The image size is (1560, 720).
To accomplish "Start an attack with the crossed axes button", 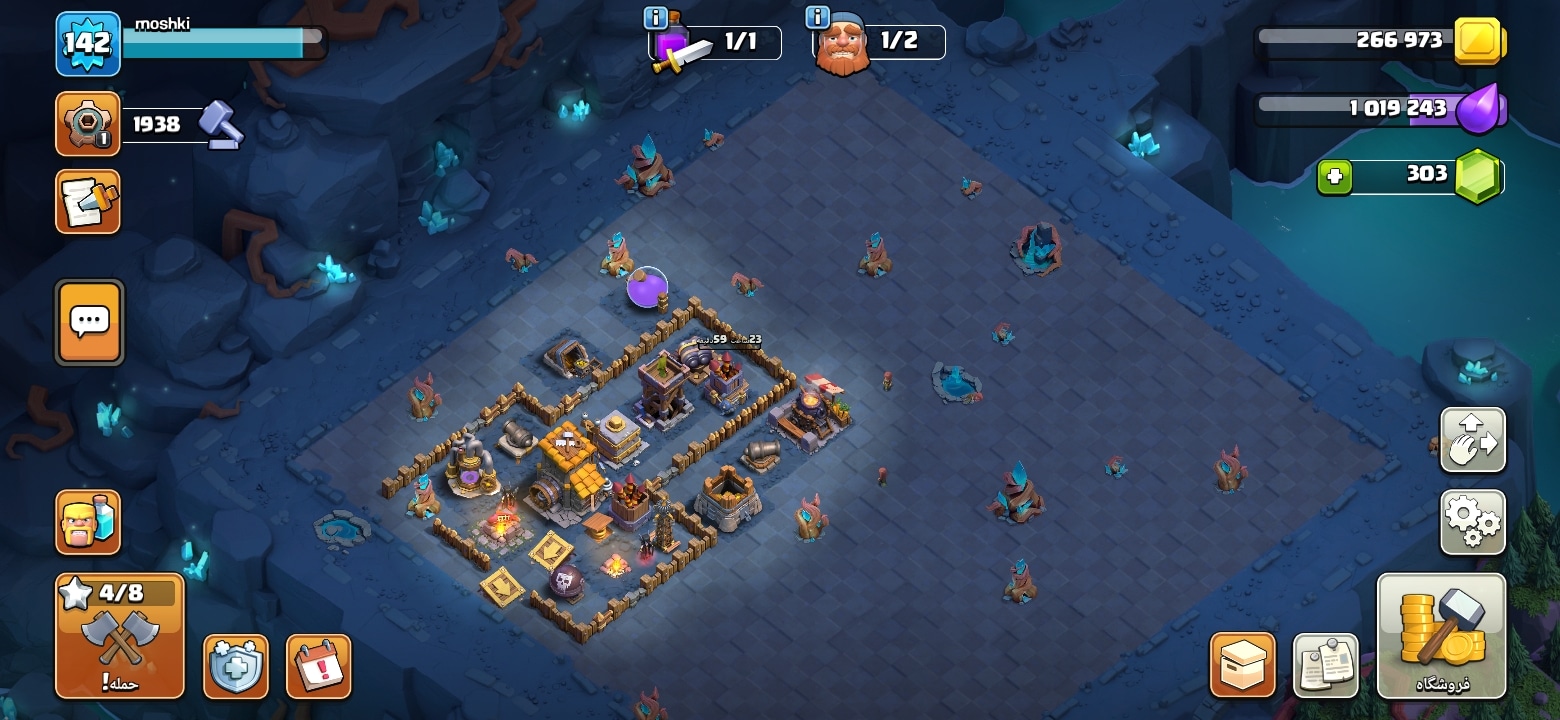I will pyautogui.click(x=120, y=635).
